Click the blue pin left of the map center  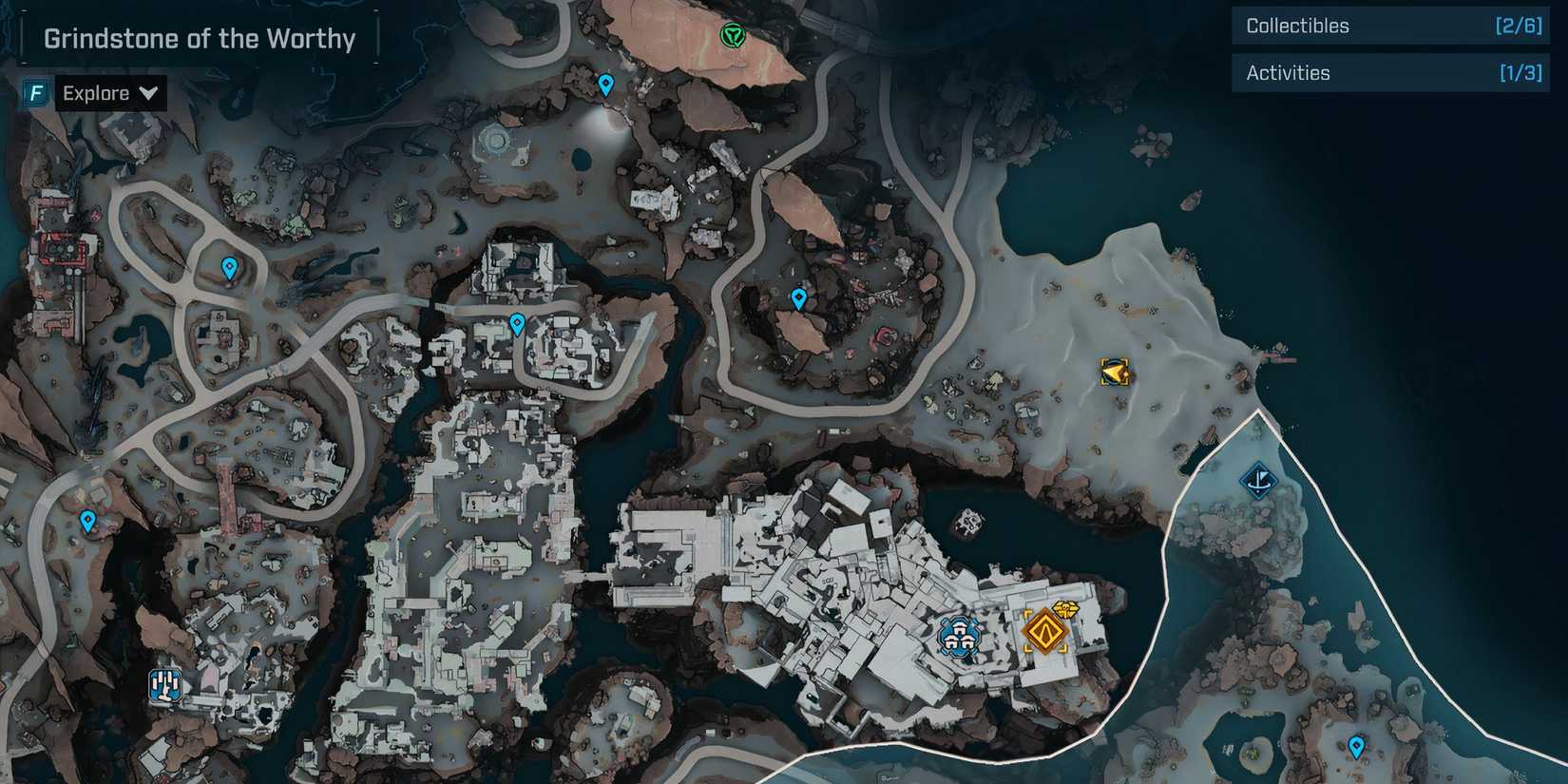click(87, 520)
